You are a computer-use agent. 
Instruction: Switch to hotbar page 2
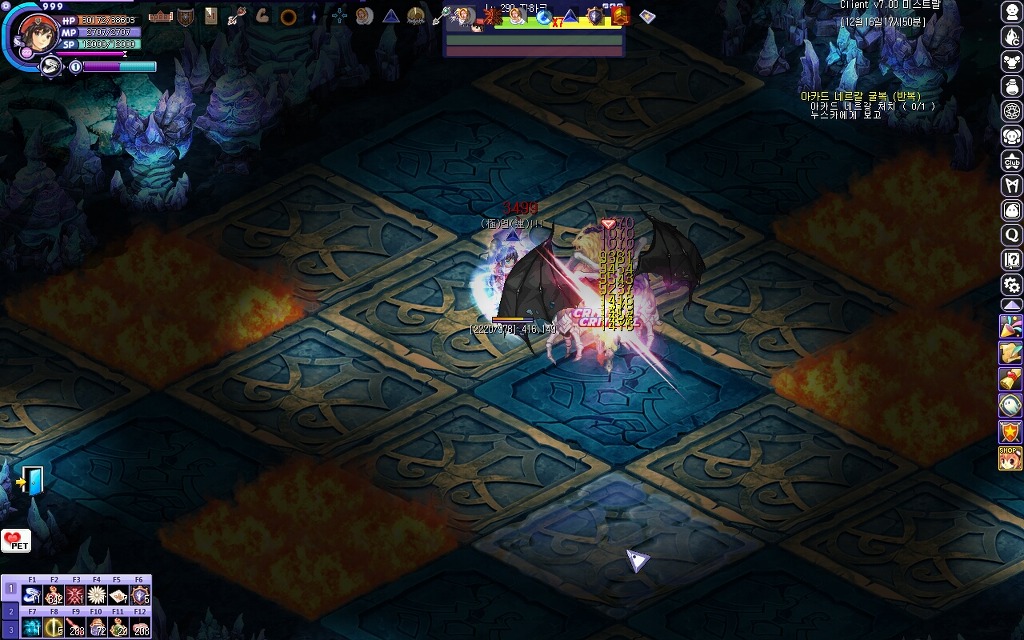11,610
